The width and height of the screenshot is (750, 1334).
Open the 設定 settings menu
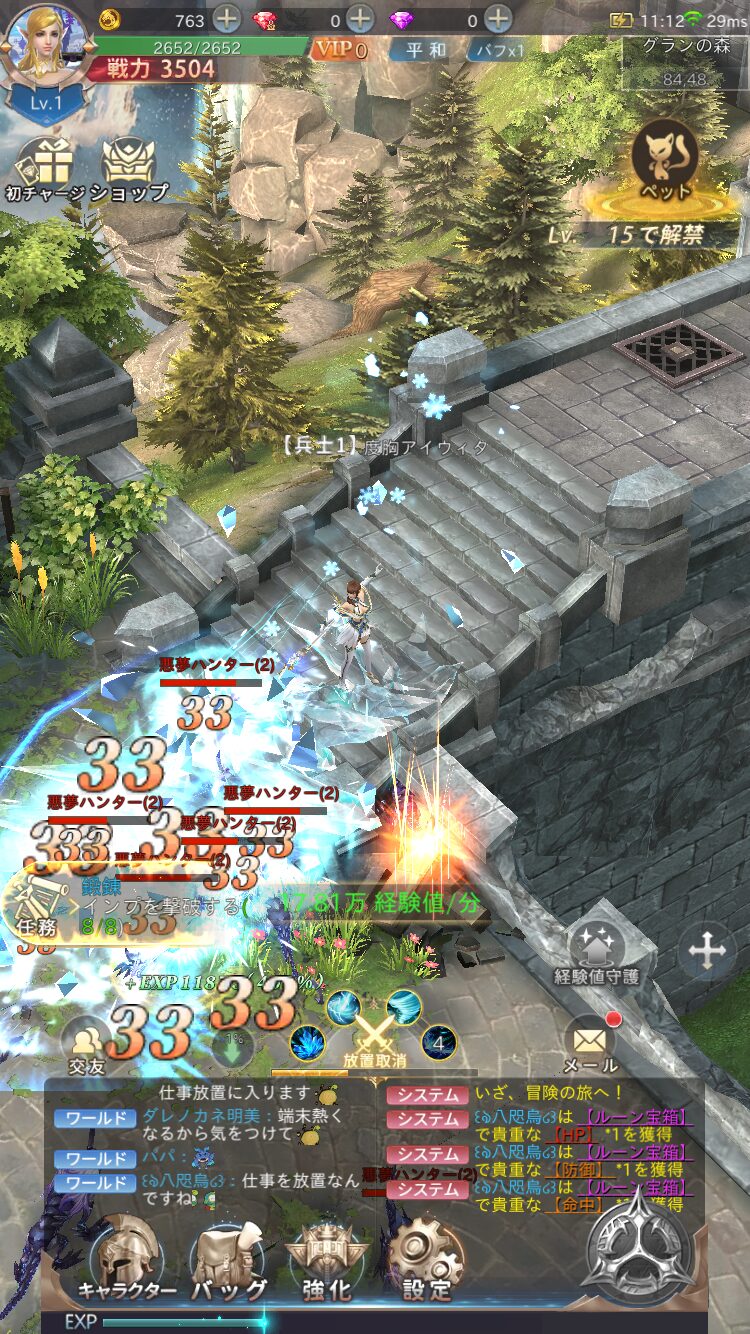[x=427, y=1260]
